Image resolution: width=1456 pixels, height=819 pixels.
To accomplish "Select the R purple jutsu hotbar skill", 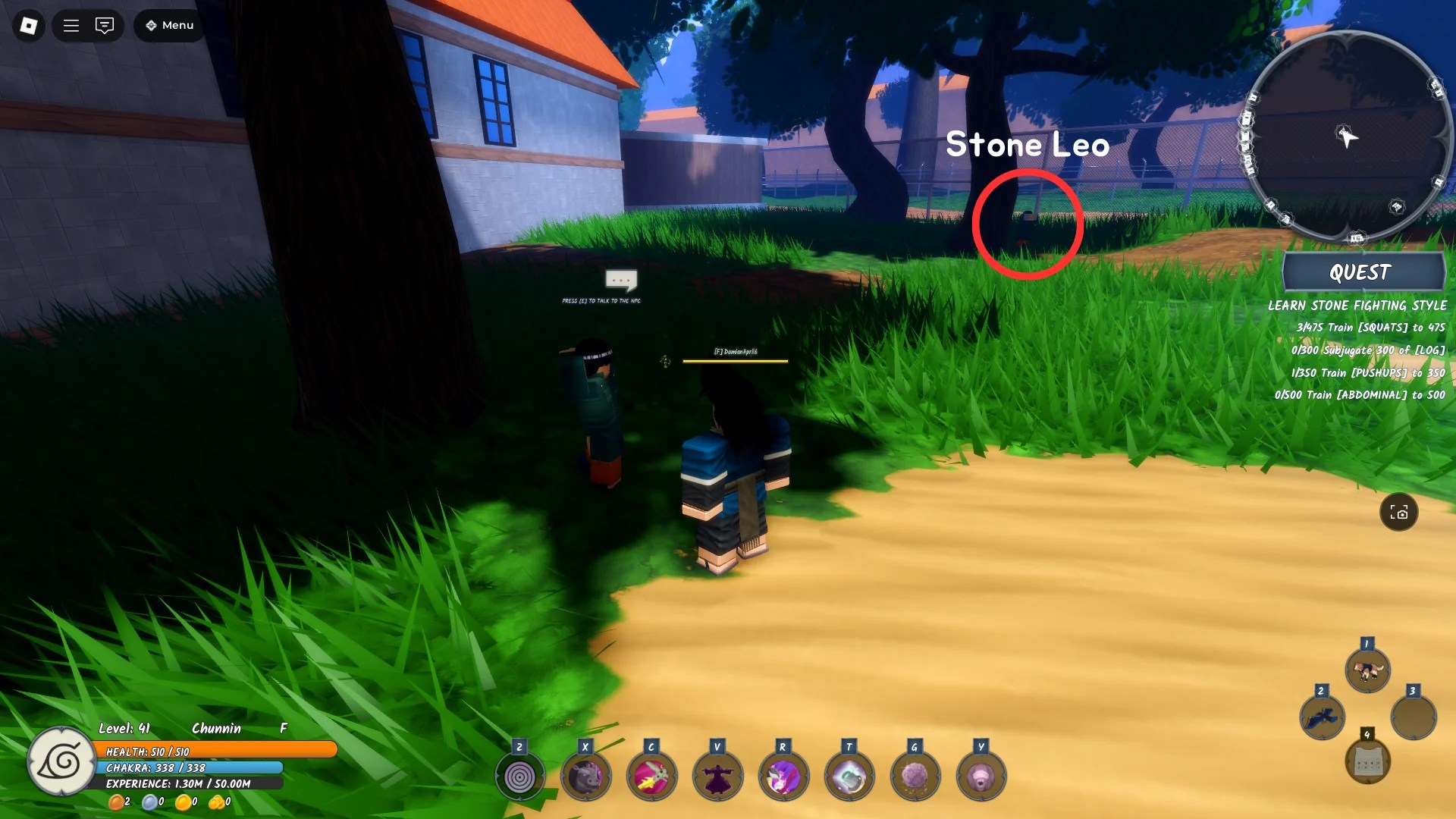I will 783,775.
